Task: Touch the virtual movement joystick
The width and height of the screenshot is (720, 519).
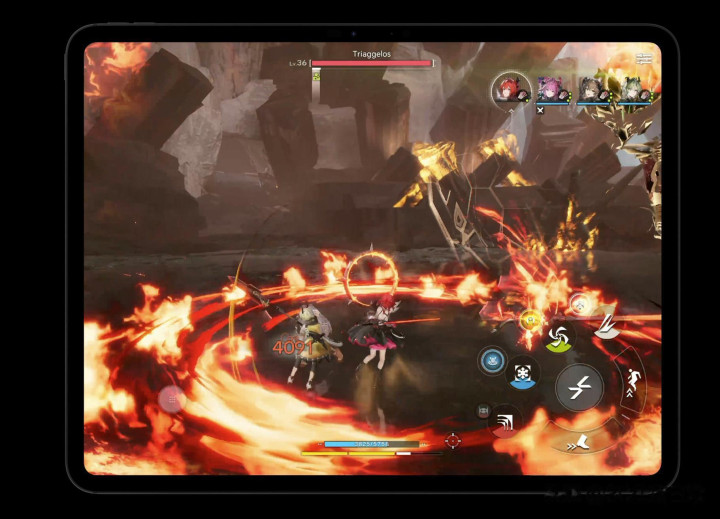Action: pyautogui.click(x=172, y=399)
